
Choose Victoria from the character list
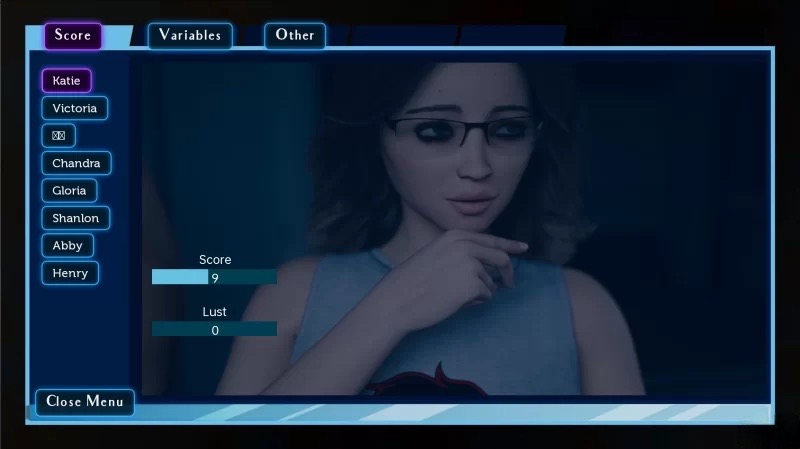click(75, 108)
